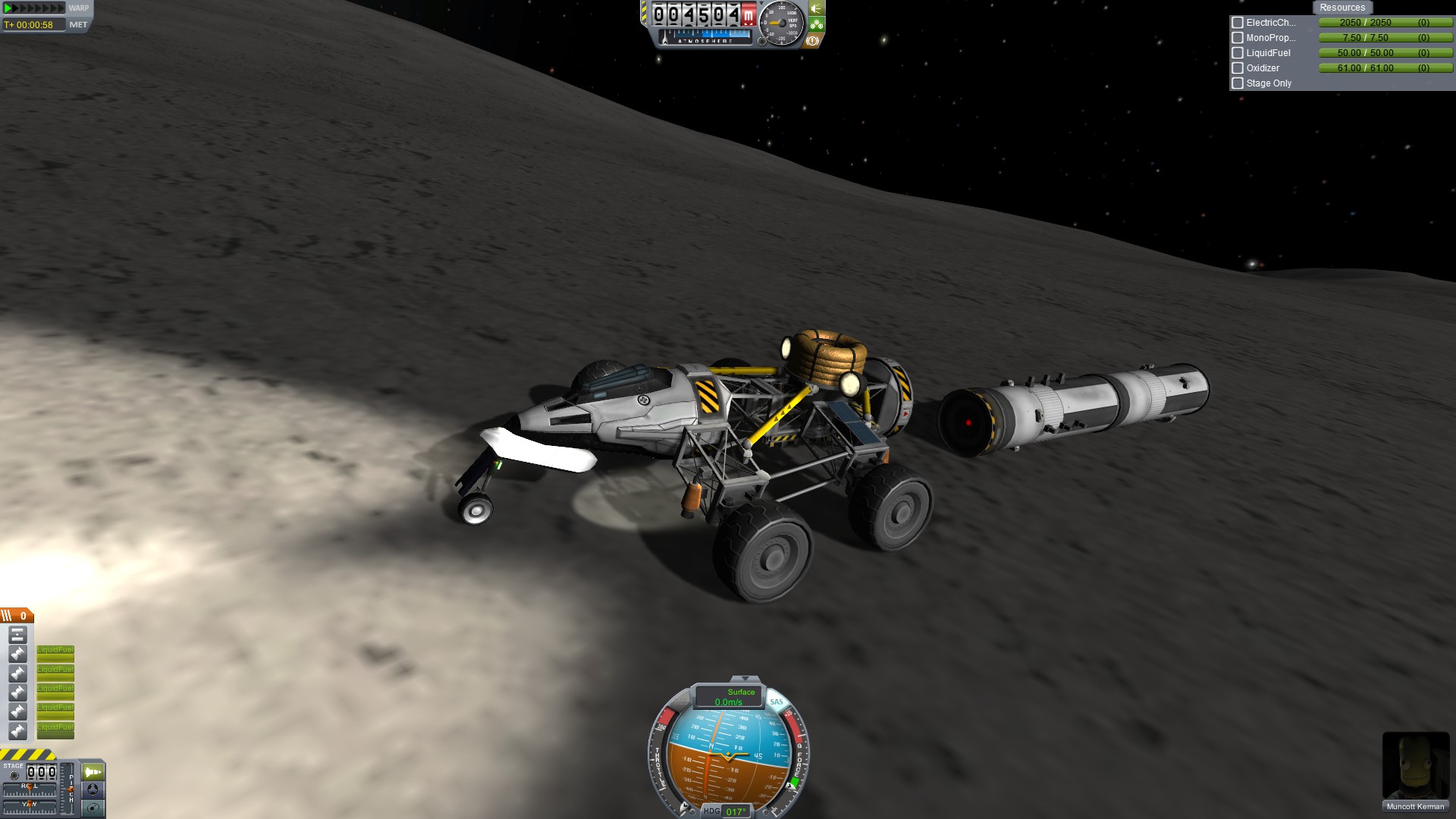
Task: Tick the MonoPropellant resource checkbox
Action: pyautogui.click(x=1238, y=38)
